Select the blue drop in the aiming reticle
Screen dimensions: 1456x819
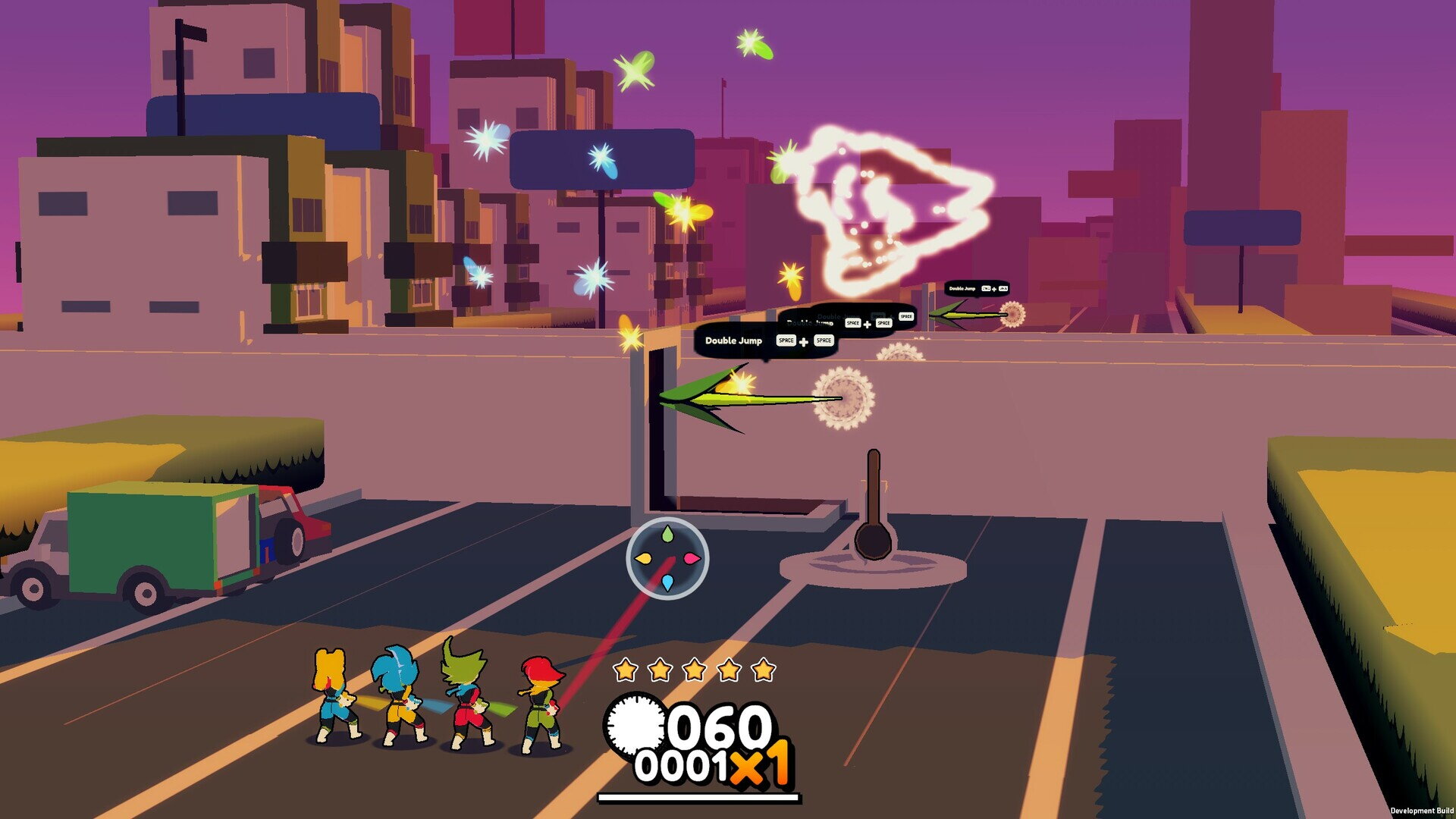coord(667,582)
